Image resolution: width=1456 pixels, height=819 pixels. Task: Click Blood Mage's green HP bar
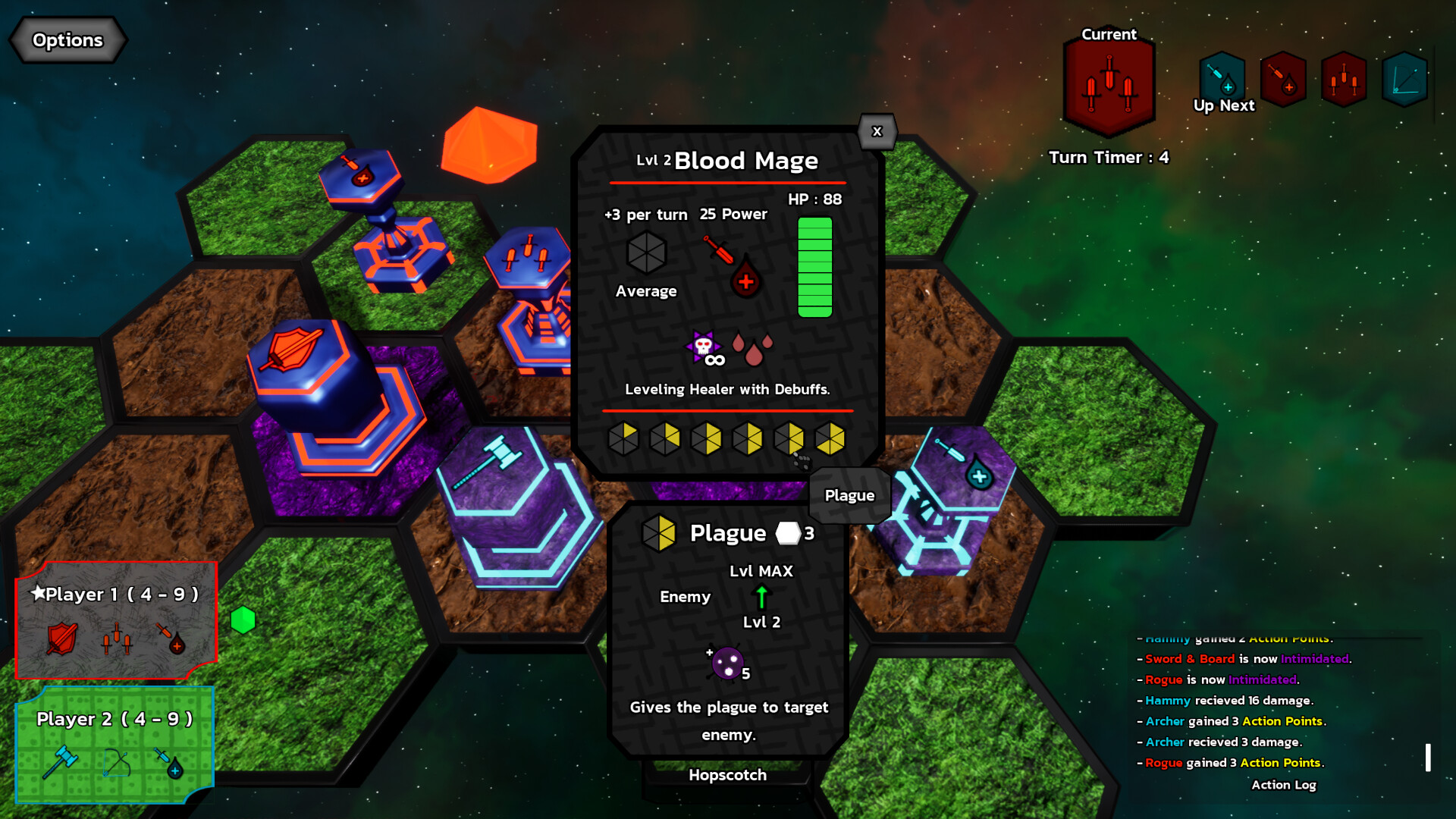[x=817, y=265]
